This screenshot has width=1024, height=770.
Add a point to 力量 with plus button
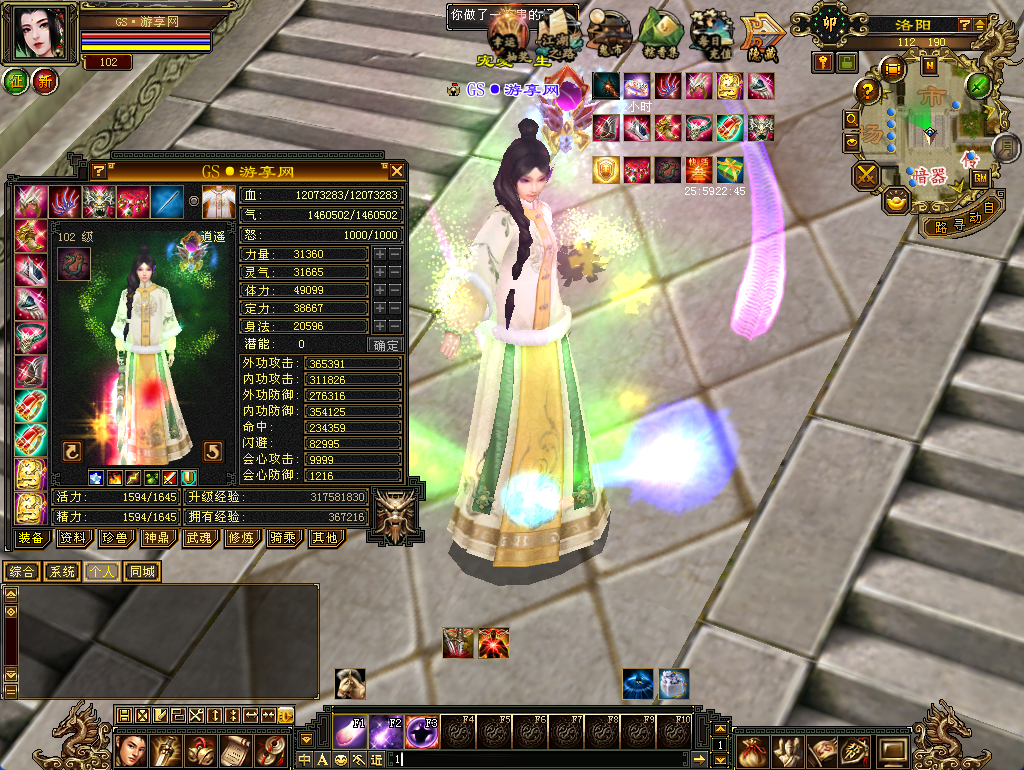pos(380,255)
